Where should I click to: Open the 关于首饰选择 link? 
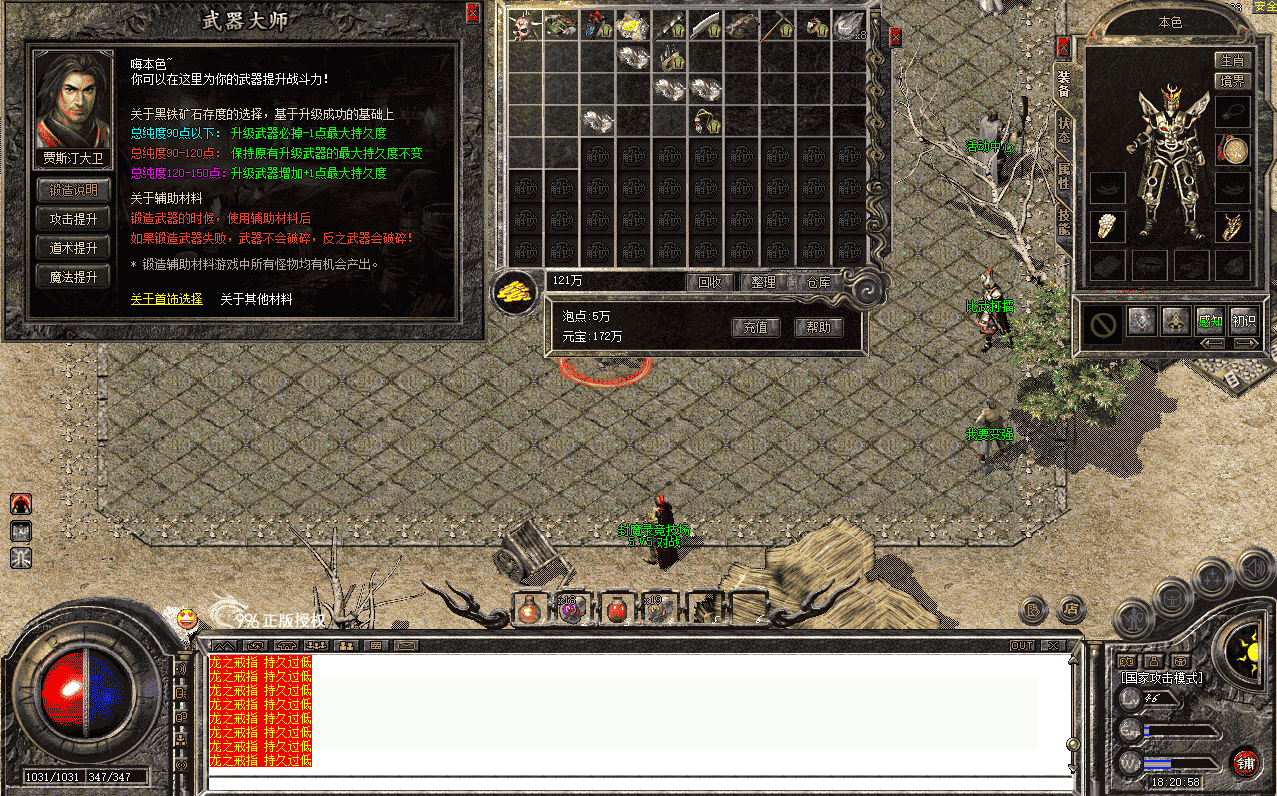coord(166,299)
